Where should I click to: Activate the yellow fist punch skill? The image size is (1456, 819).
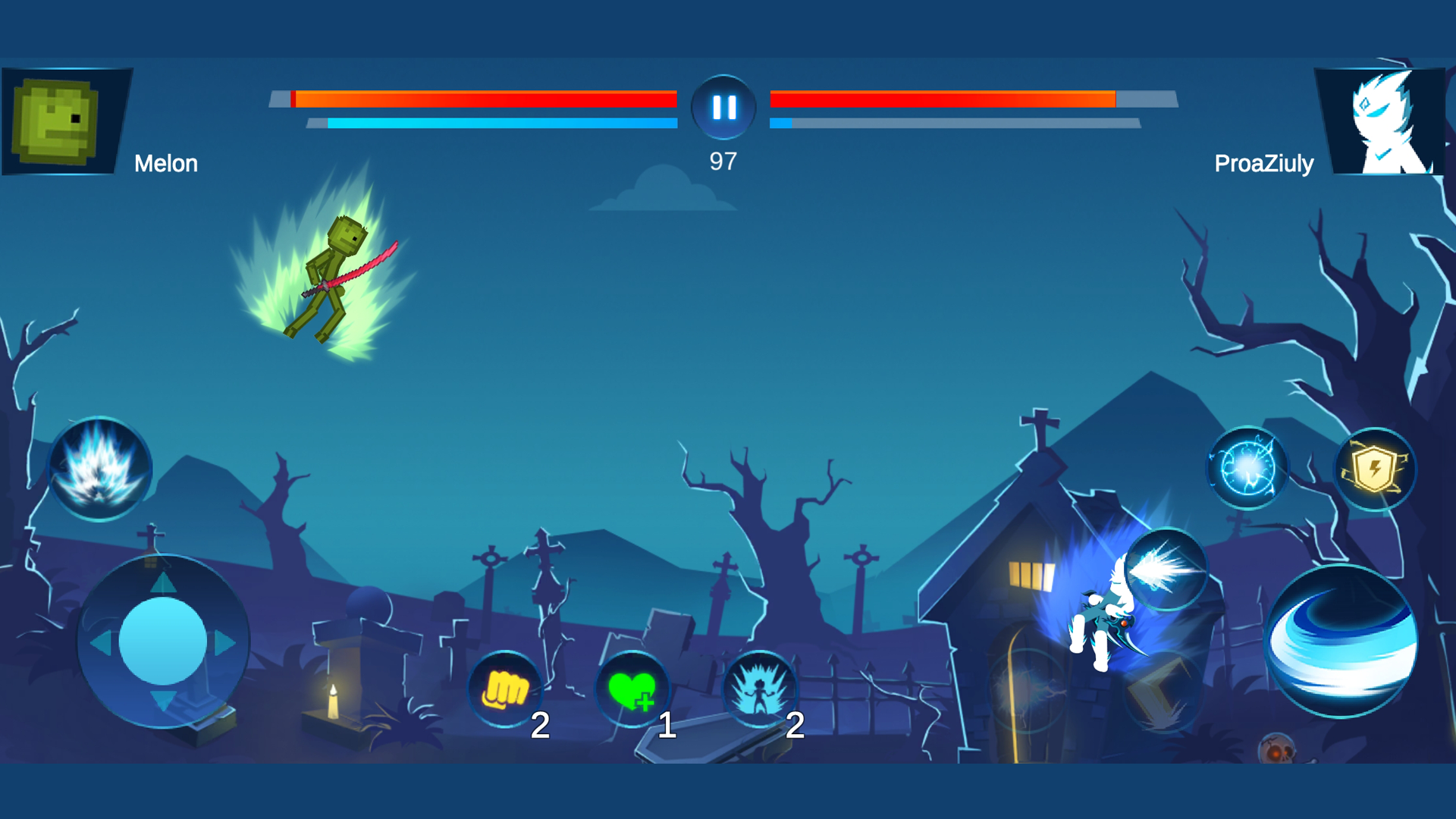tap(509, 689)
